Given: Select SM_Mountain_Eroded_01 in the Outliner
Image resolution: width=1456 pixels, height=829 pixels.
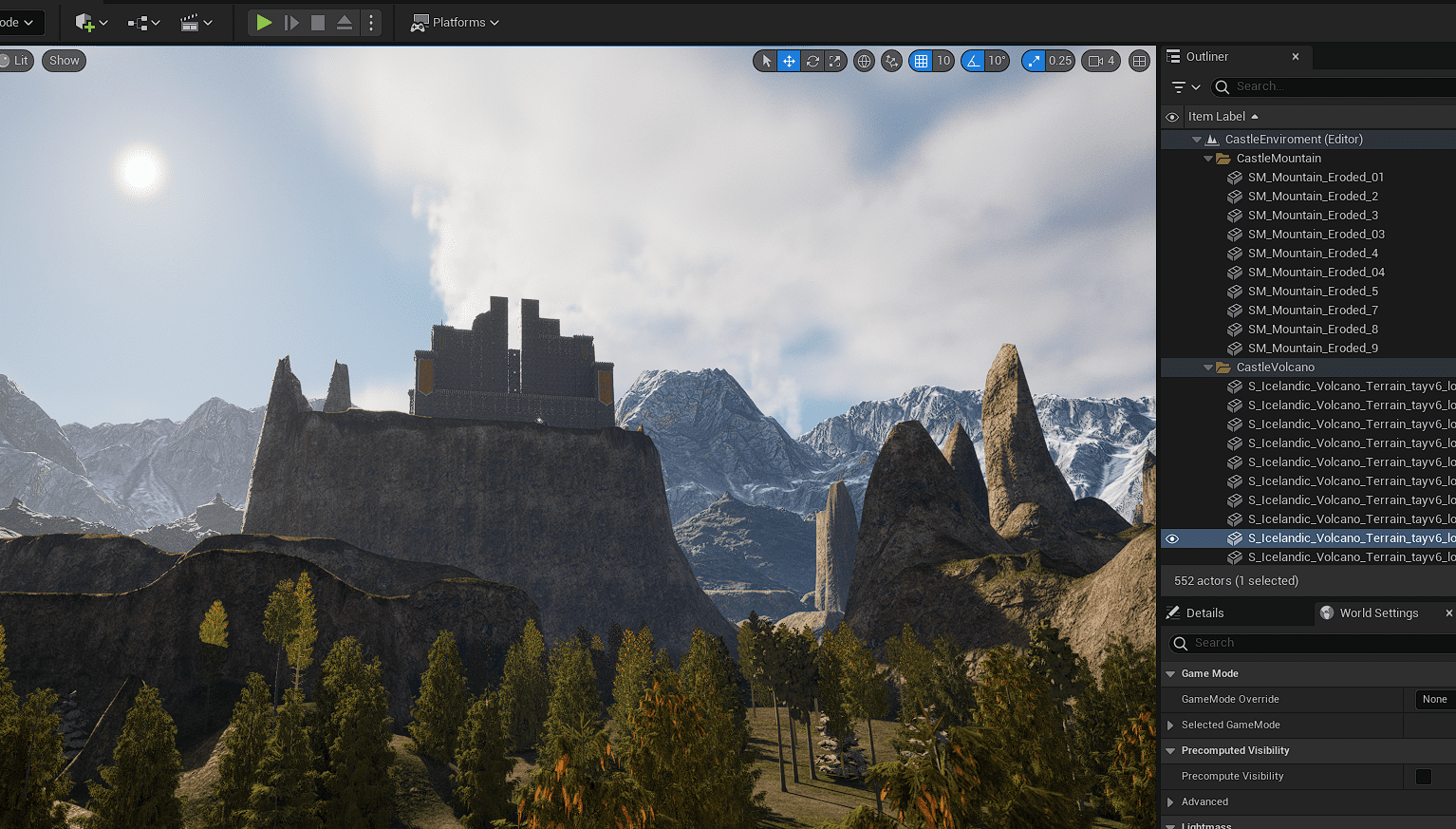Looking at the screenshot, I should point(1316,178).
